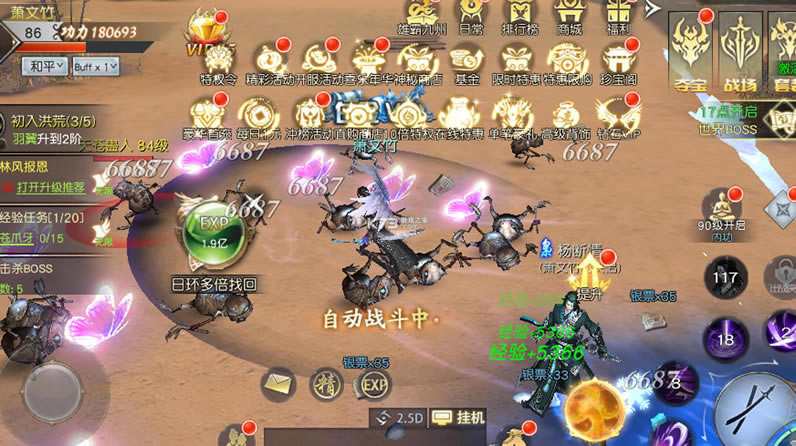Open the Buff x 1 dropdown
Viewport: 796px width, 446px height.
[95, 67]
